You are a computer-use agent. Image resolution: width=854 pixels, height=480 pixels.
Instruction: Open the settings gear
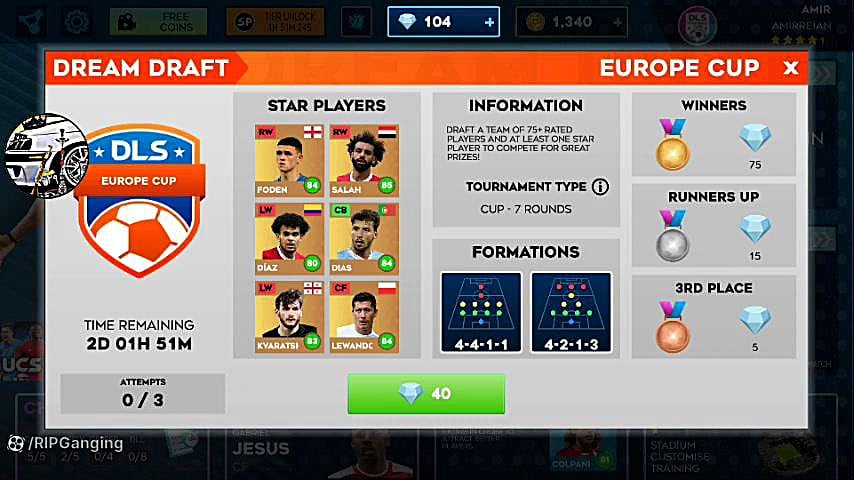point(75,21)
